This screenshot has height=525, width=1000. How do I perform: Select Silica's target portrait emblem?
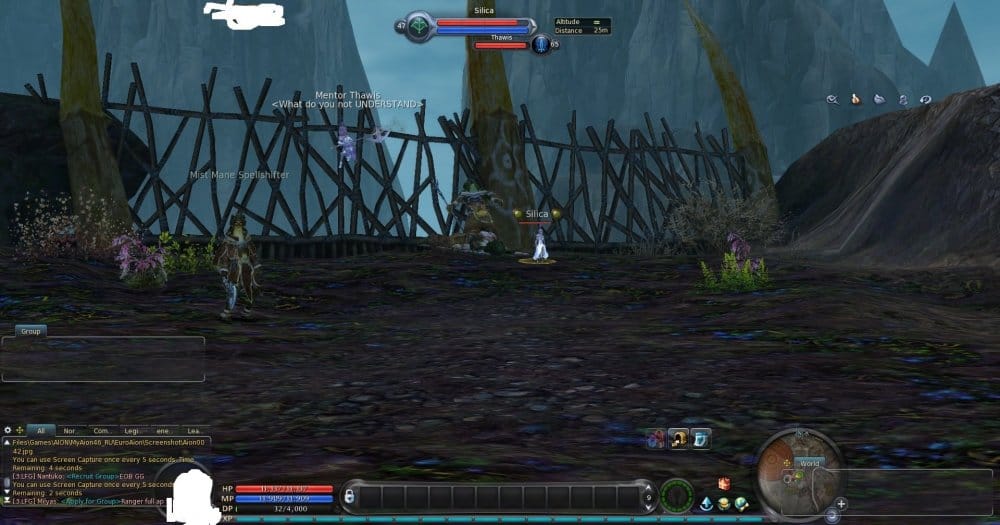click(419, 26)
